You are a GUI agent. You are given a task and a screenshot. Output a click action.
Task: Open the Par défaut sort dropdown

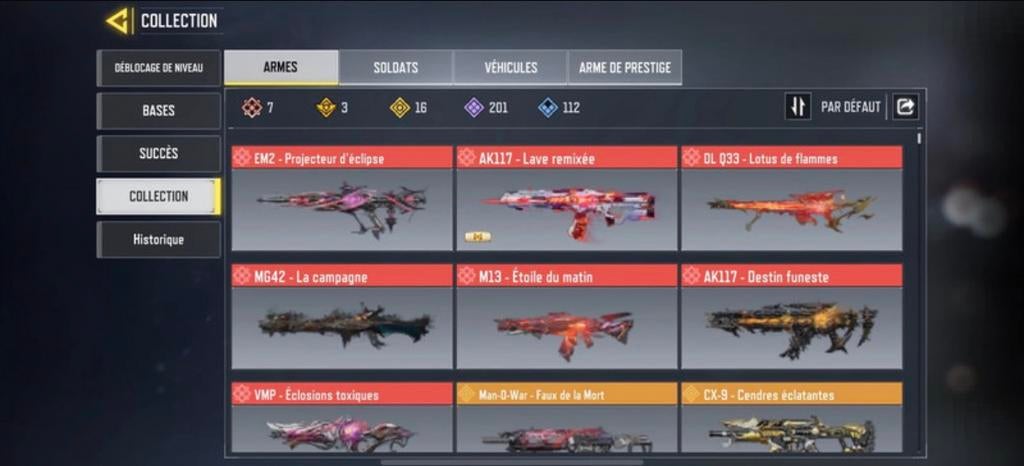tap(851, 107)
